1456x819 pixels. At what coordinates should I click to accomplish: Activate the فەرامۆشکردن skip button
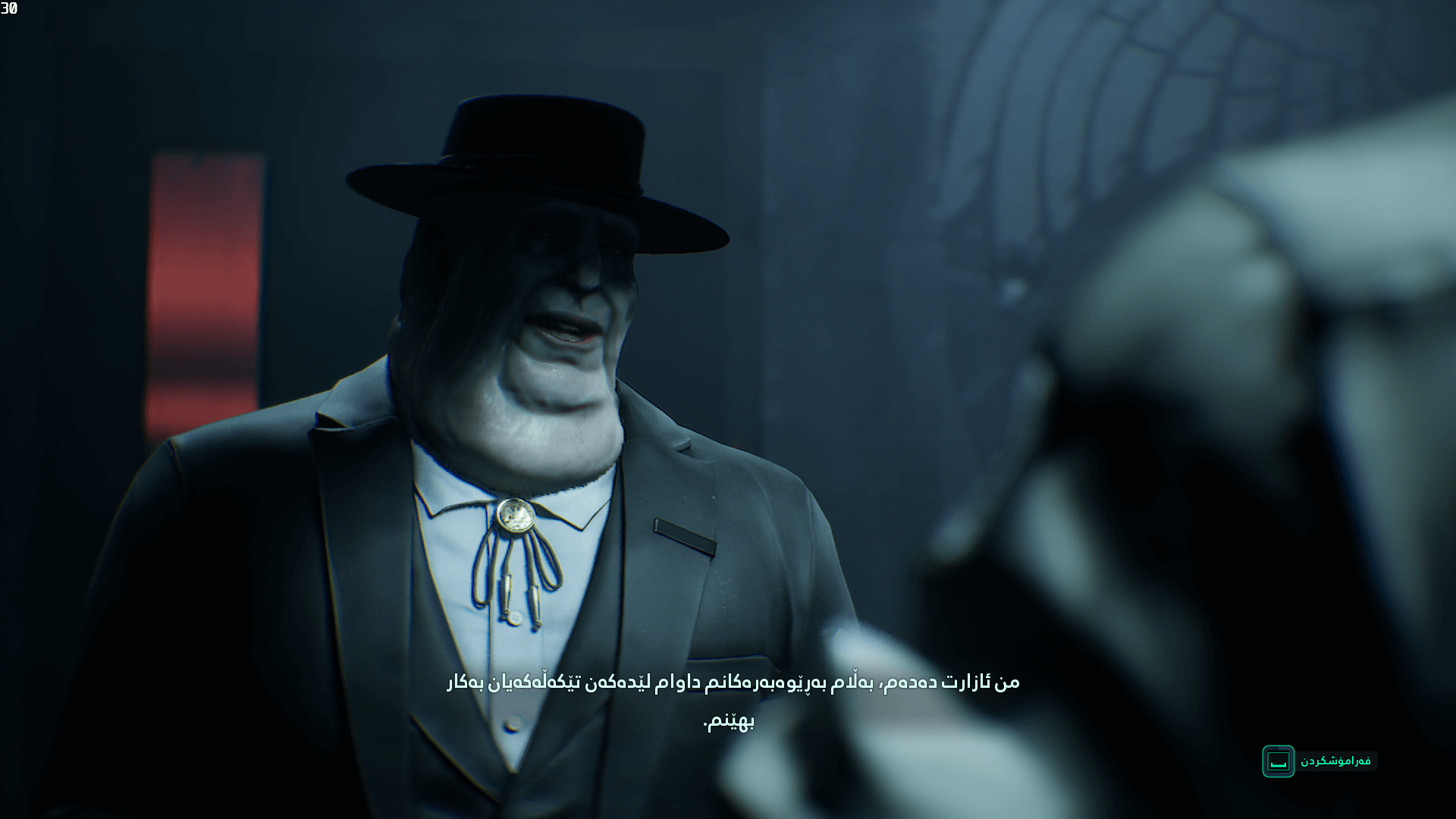[x=1337, y=761]
